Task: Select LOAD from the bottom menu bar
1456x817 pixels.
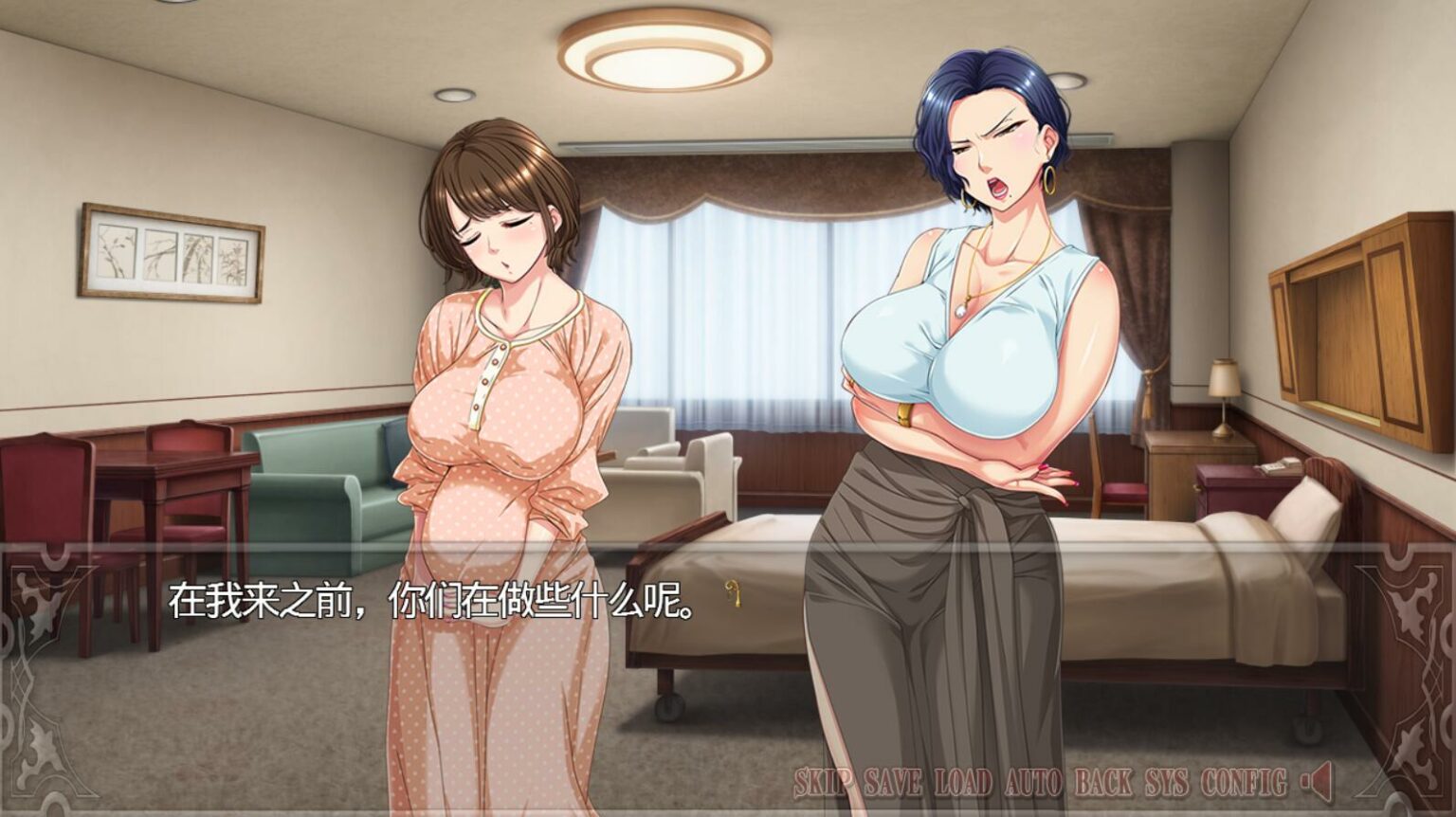Action: pos(963,784)
